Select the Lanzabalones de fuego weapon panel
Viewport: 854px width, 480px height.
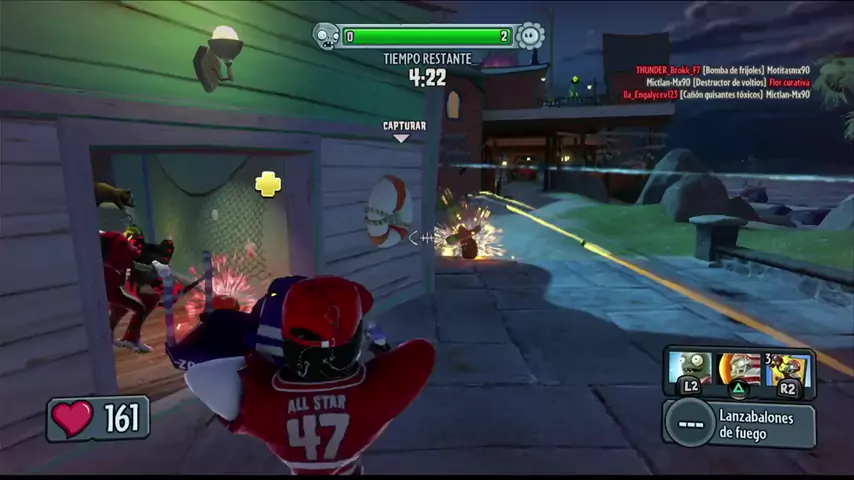(740, 425)
